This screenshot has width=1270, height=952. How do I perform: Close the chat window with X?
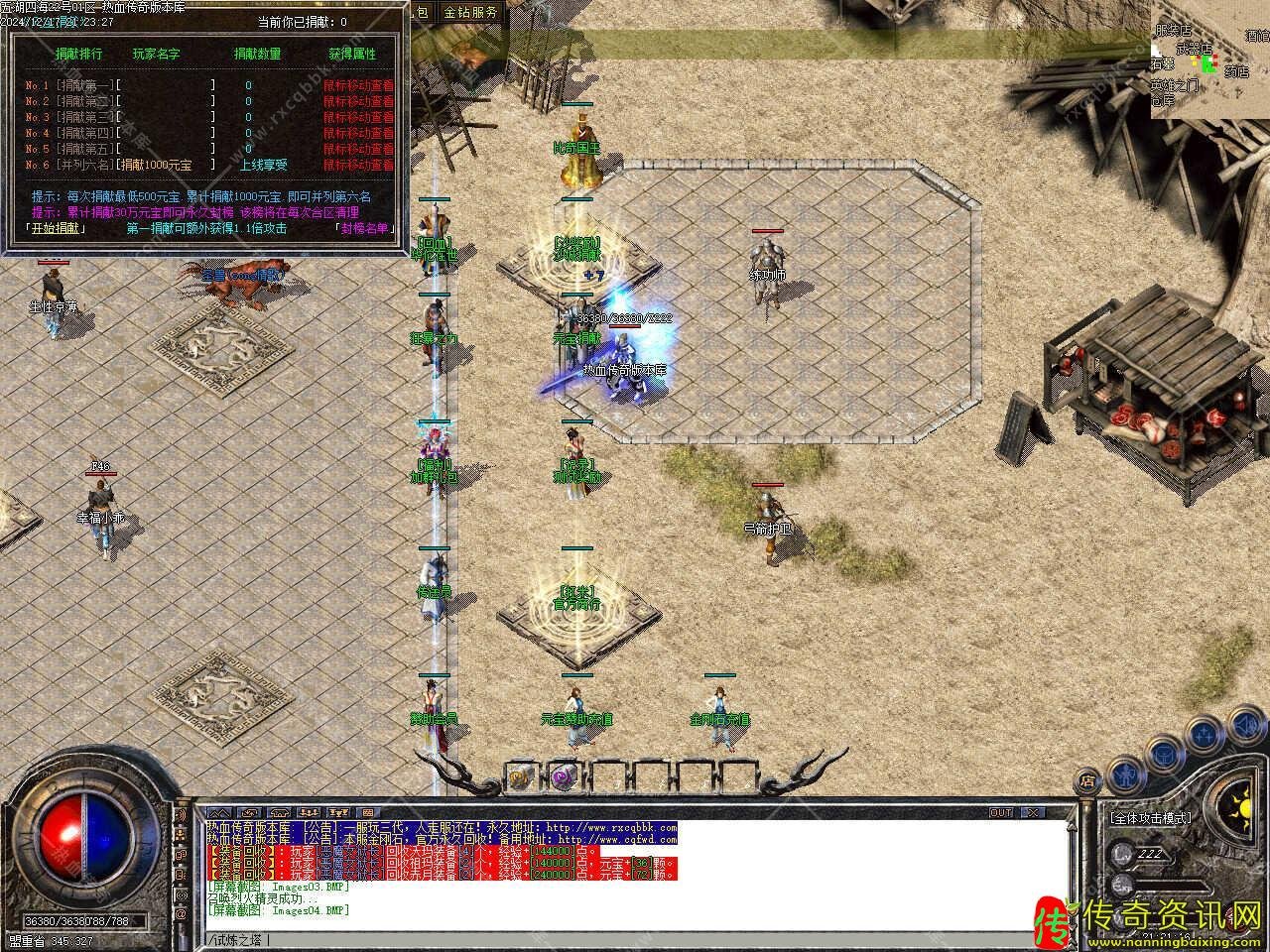coord(1034,812)
